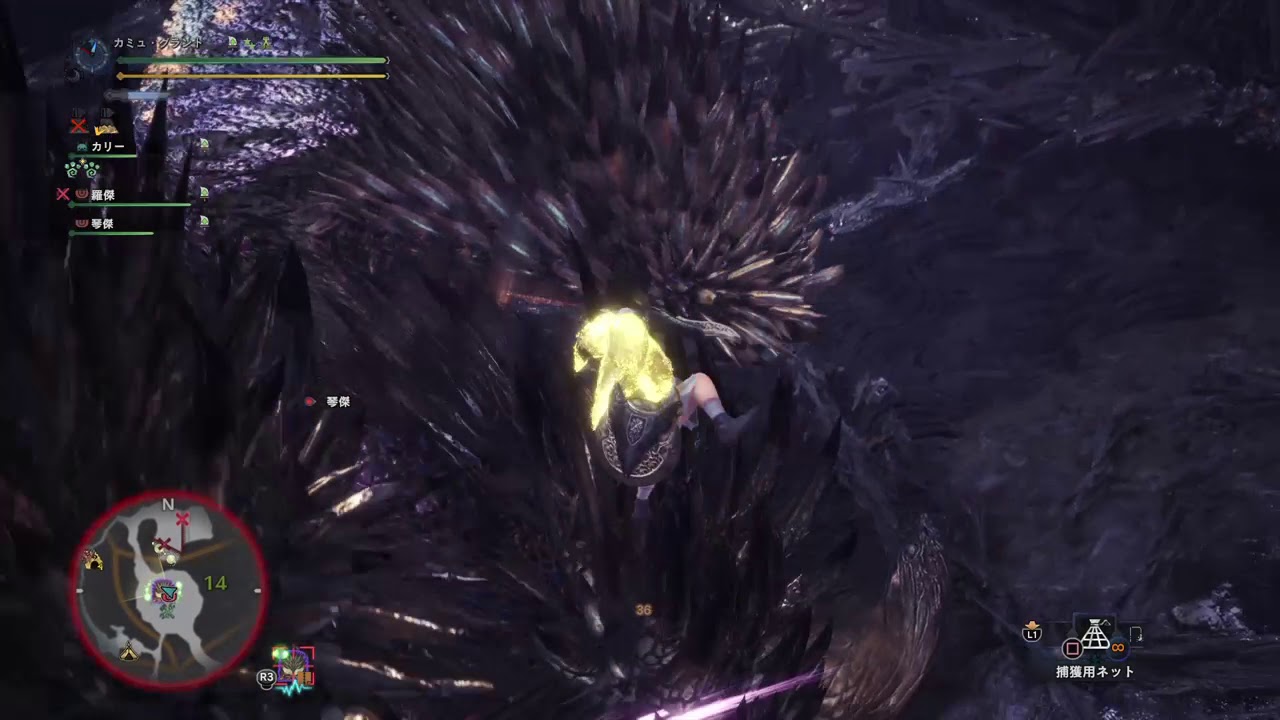
Task: Toggle the red X status beside 羅傑
Action: [x=62, y=194]
